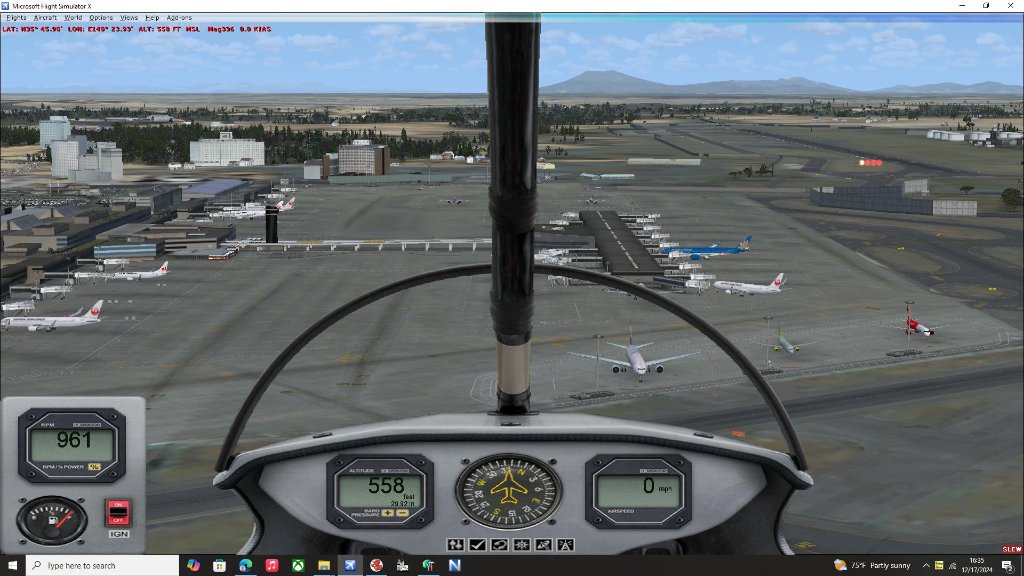Open the Add-ons menu
The image size is (1024, 576).
[179, 18]
